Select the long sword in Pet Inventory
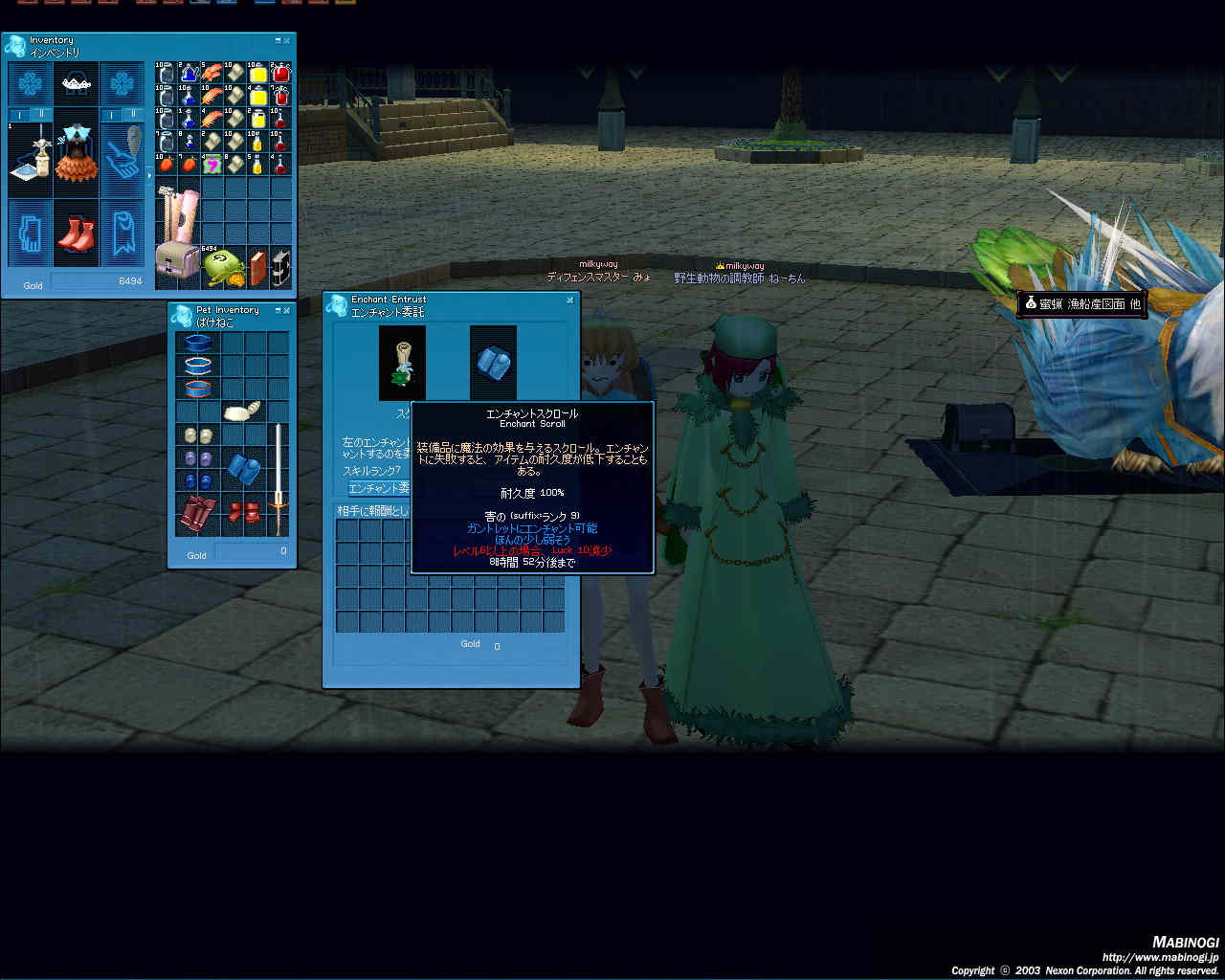 pos(278,480)
